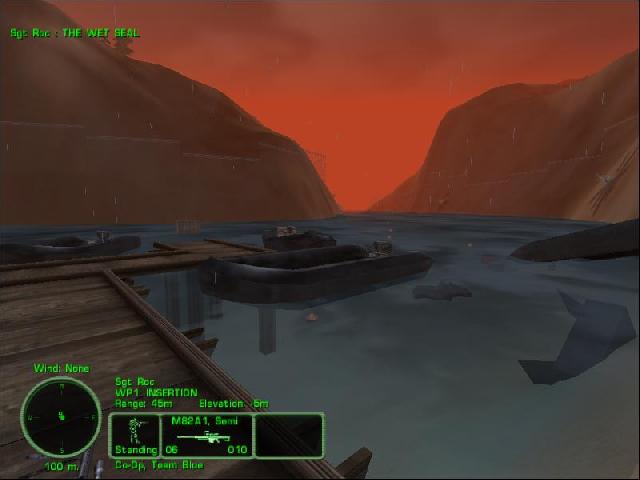Select the M82A1 sniper rifle weapon panel
Screen dimensions: 640x480
click(x=208, y=436)
